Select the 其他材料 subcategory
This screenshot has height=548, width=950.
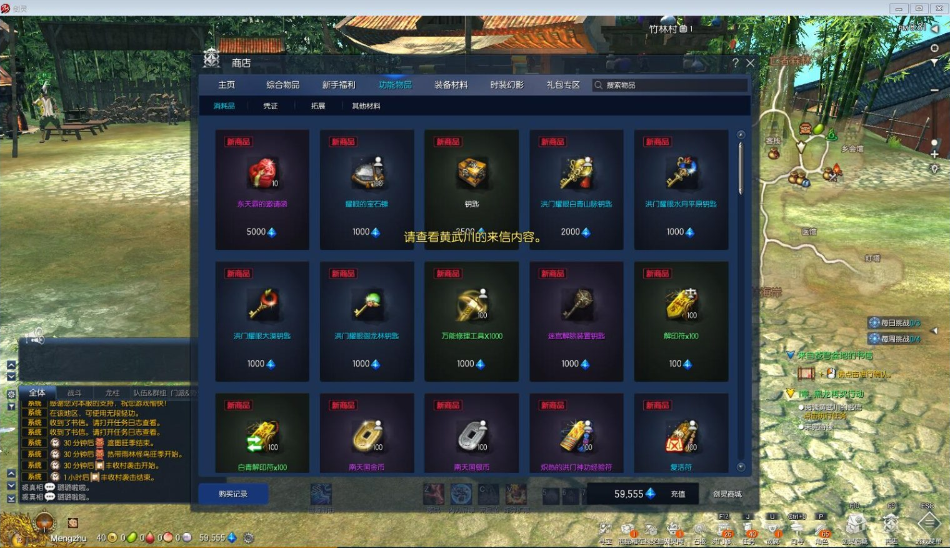pyautogui.click(x=366, y=106)
